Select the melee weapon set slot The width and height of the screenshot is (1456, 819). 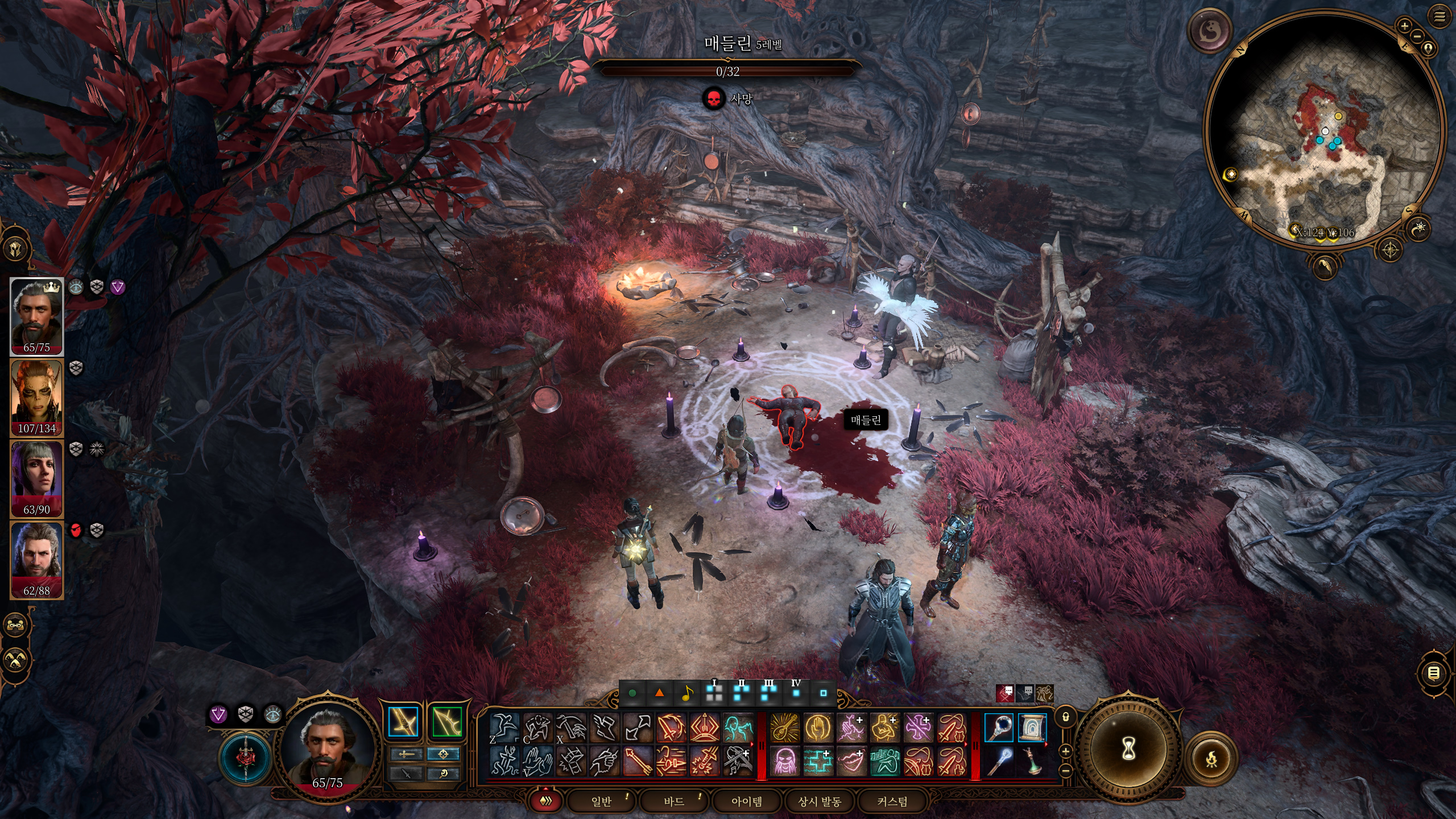tap(403, 722)
